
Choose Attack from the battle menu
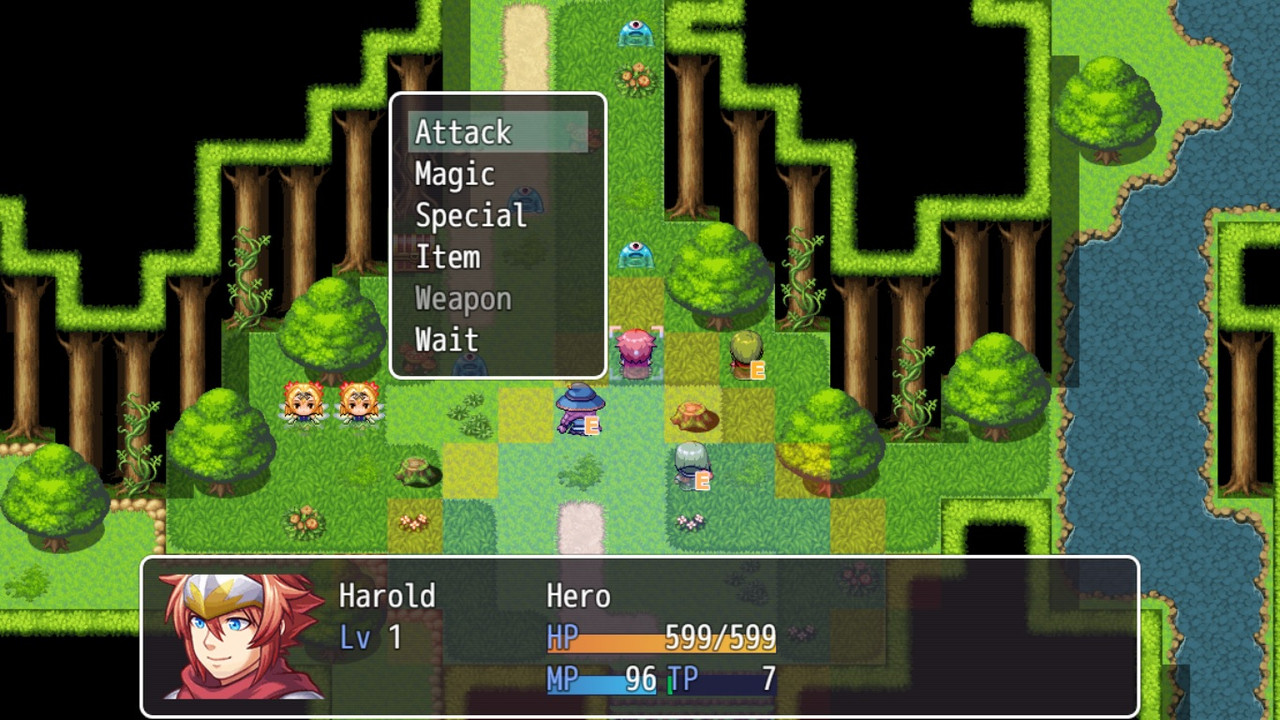[461, 132]
